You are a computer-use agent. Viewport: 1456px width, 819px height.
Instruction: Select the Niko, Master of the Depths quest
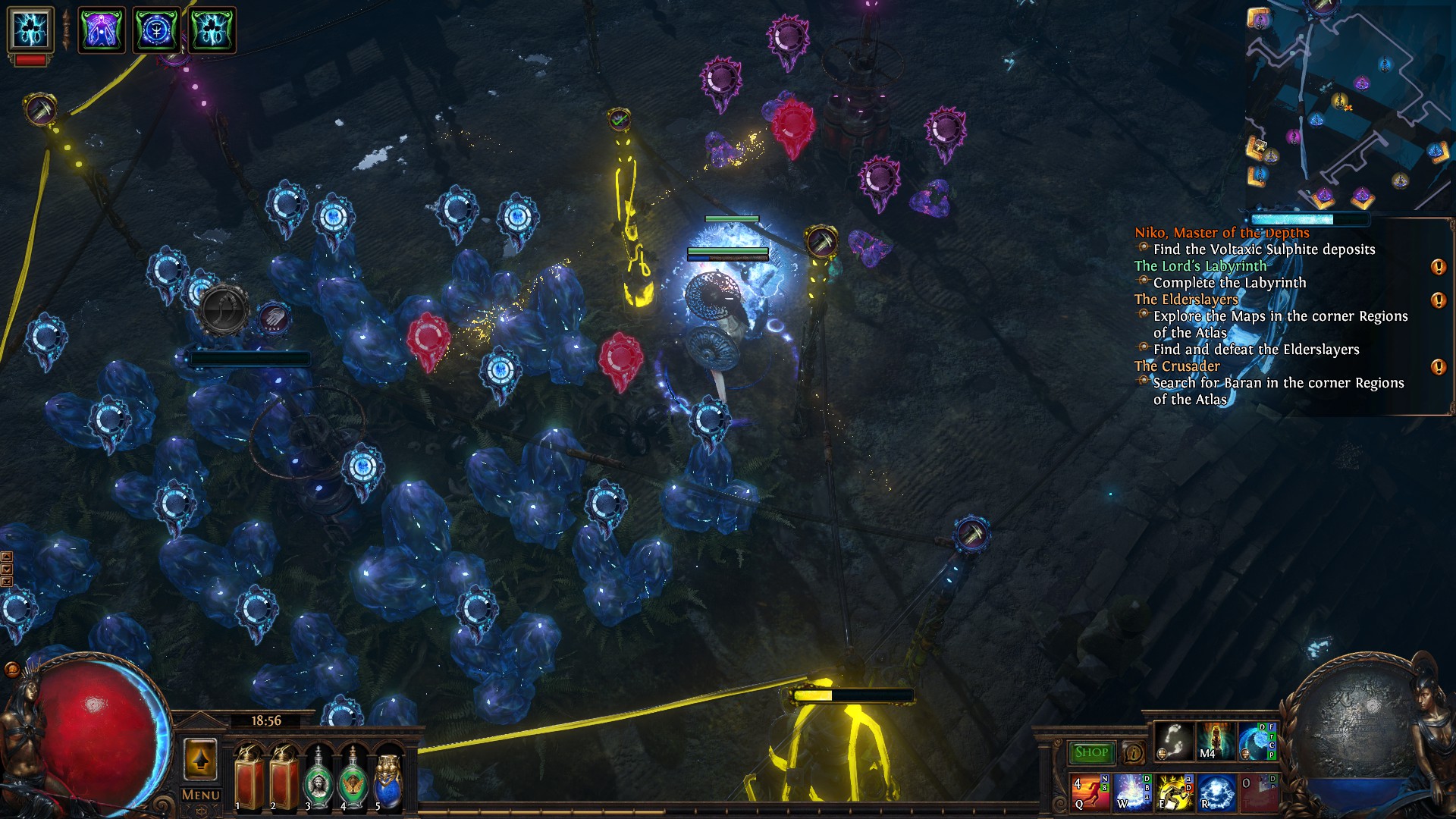click(x=1221, y=233)
